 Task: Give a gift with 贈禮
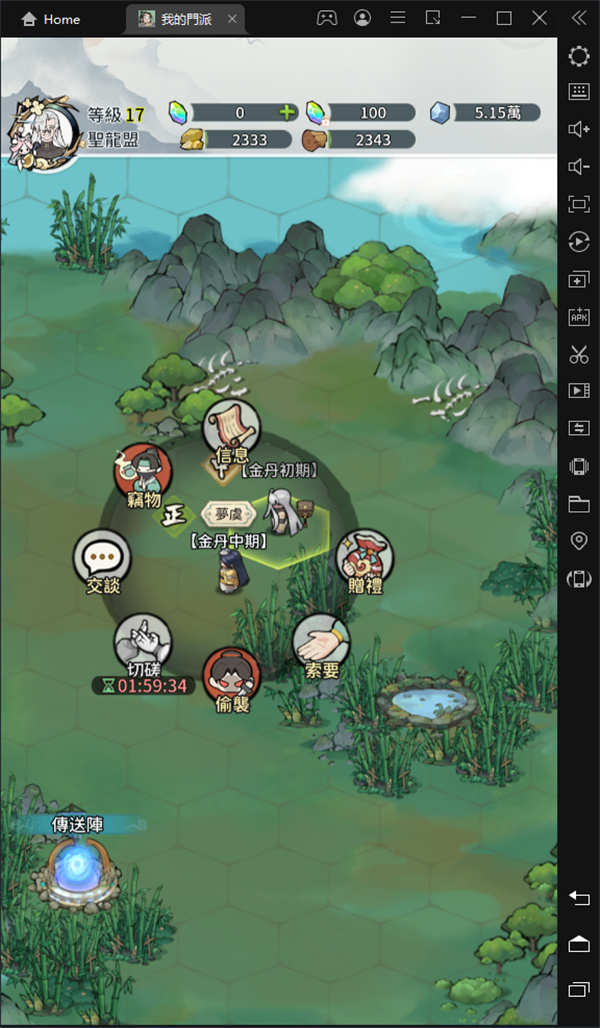click(x=364, y=559)
